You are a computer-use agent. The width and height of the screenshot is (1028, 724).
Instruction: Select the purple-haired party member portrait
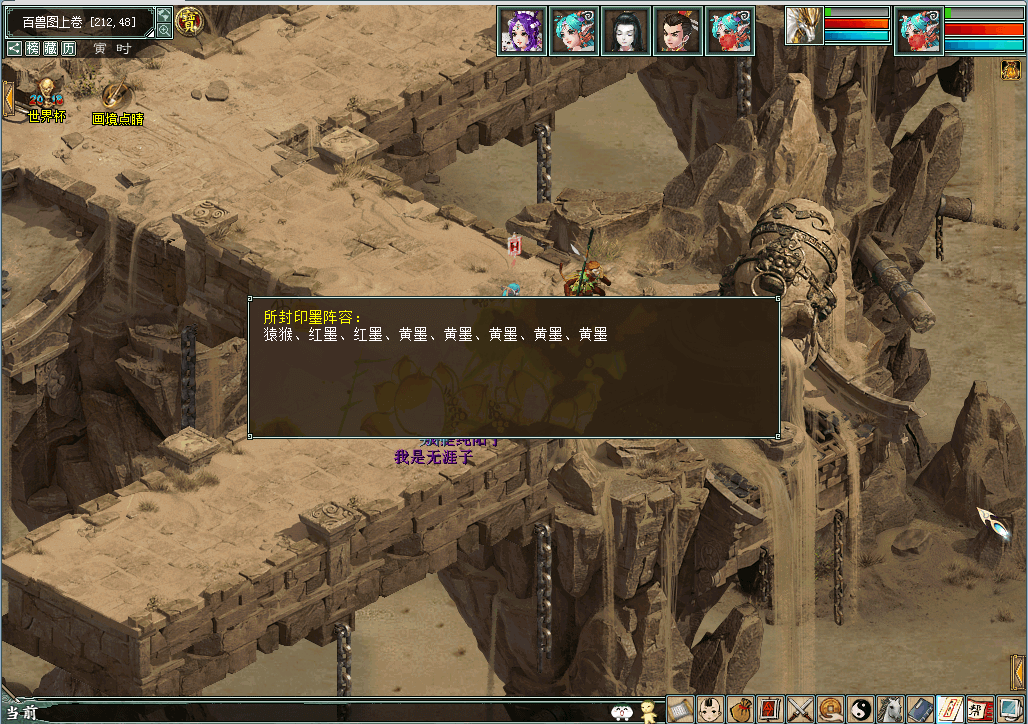pyautogui.click(x=522, y=31)
